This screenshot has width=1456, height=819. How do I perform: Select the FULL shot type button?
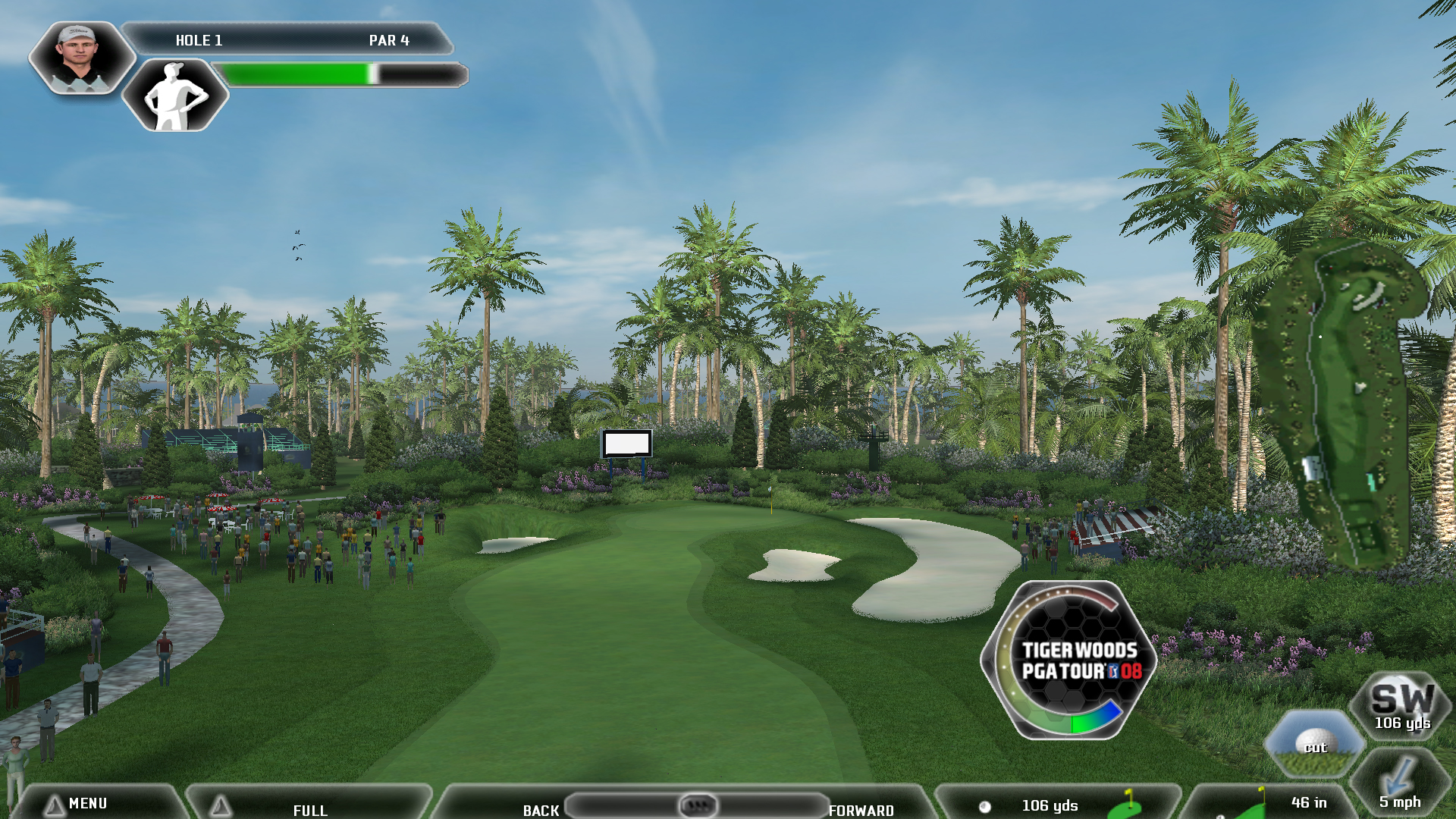309,808
